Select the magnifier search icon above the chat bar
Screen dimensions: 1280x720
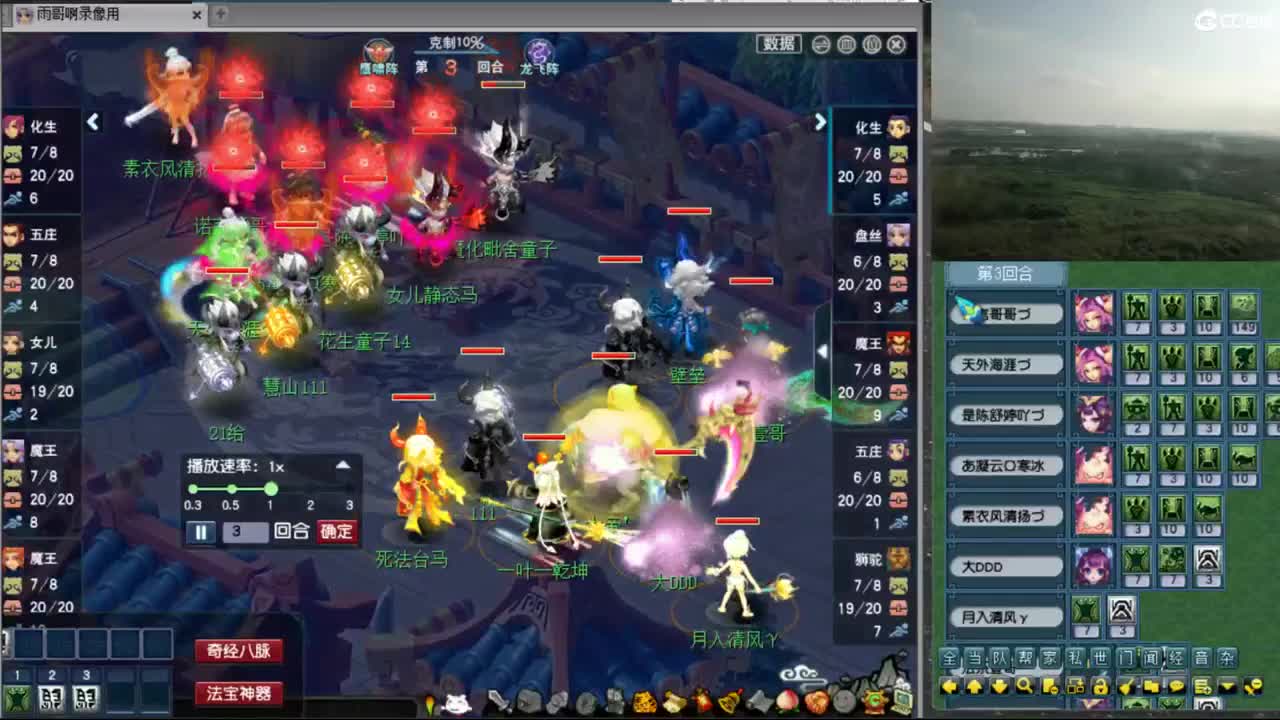pyautogui.click(x=1022, y=687)
